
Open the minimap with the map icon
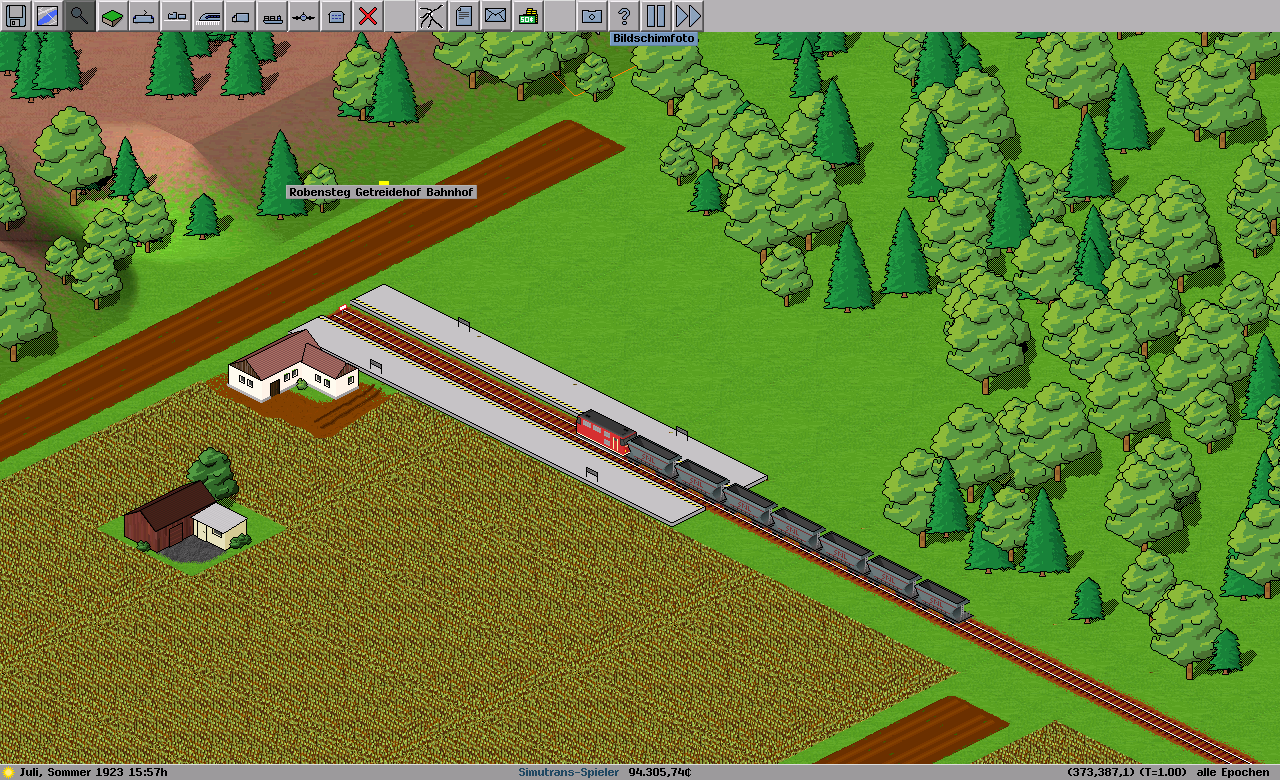tap(48, 16)
